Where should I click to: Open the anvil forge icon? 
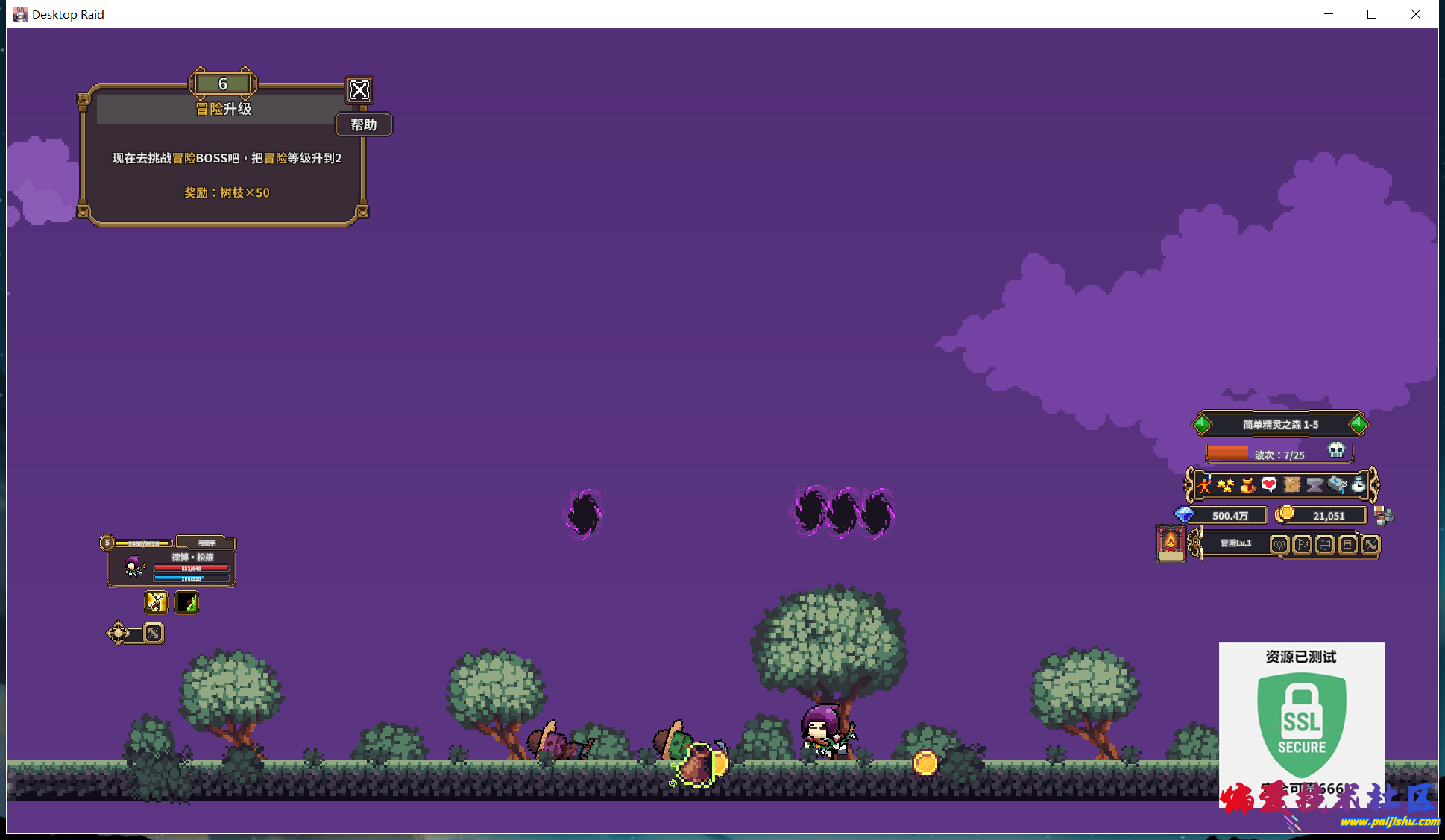(1315, 485)
